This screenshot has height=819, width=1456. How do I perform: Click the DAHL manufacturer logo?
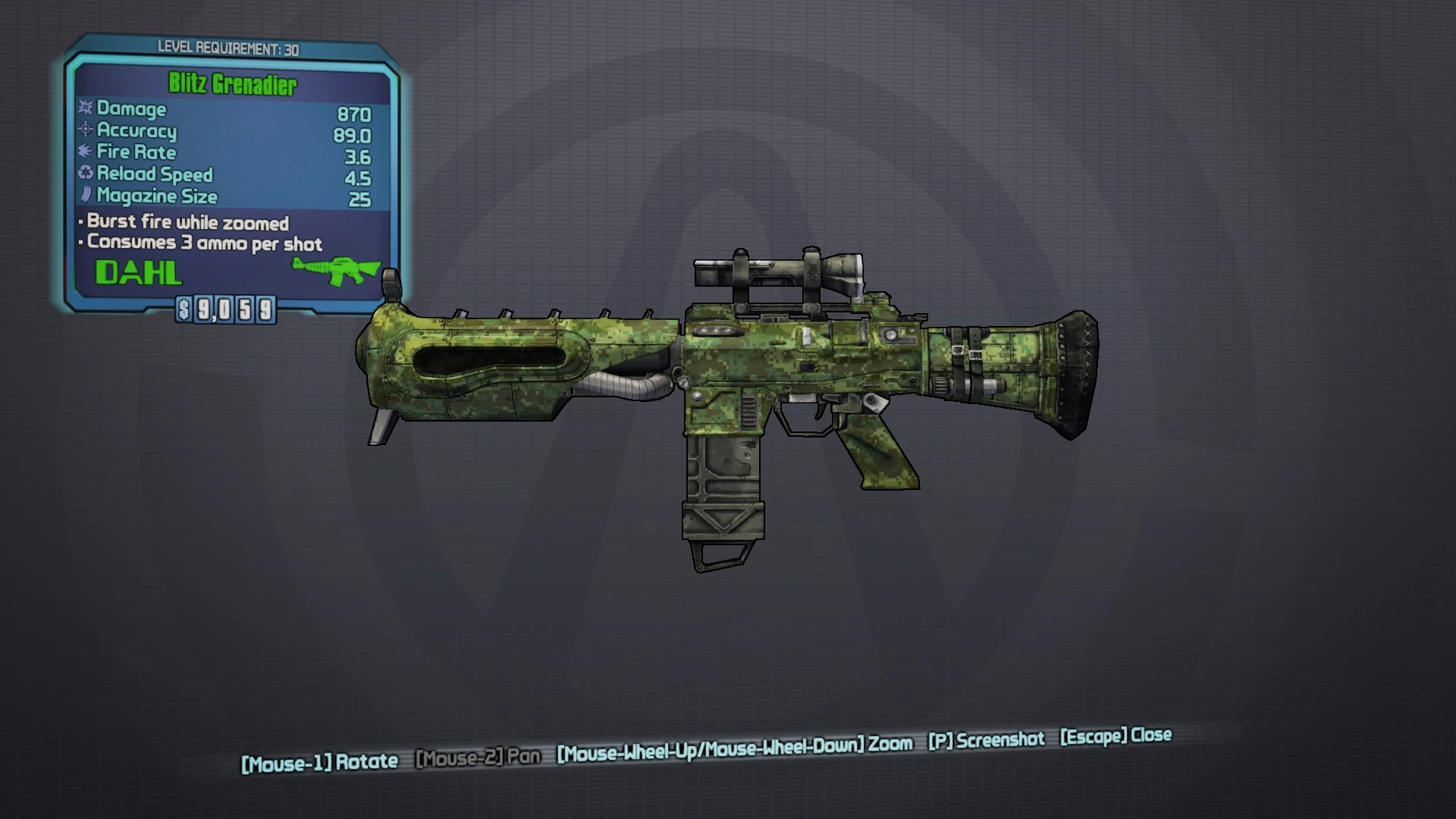[x=138, y=272]
